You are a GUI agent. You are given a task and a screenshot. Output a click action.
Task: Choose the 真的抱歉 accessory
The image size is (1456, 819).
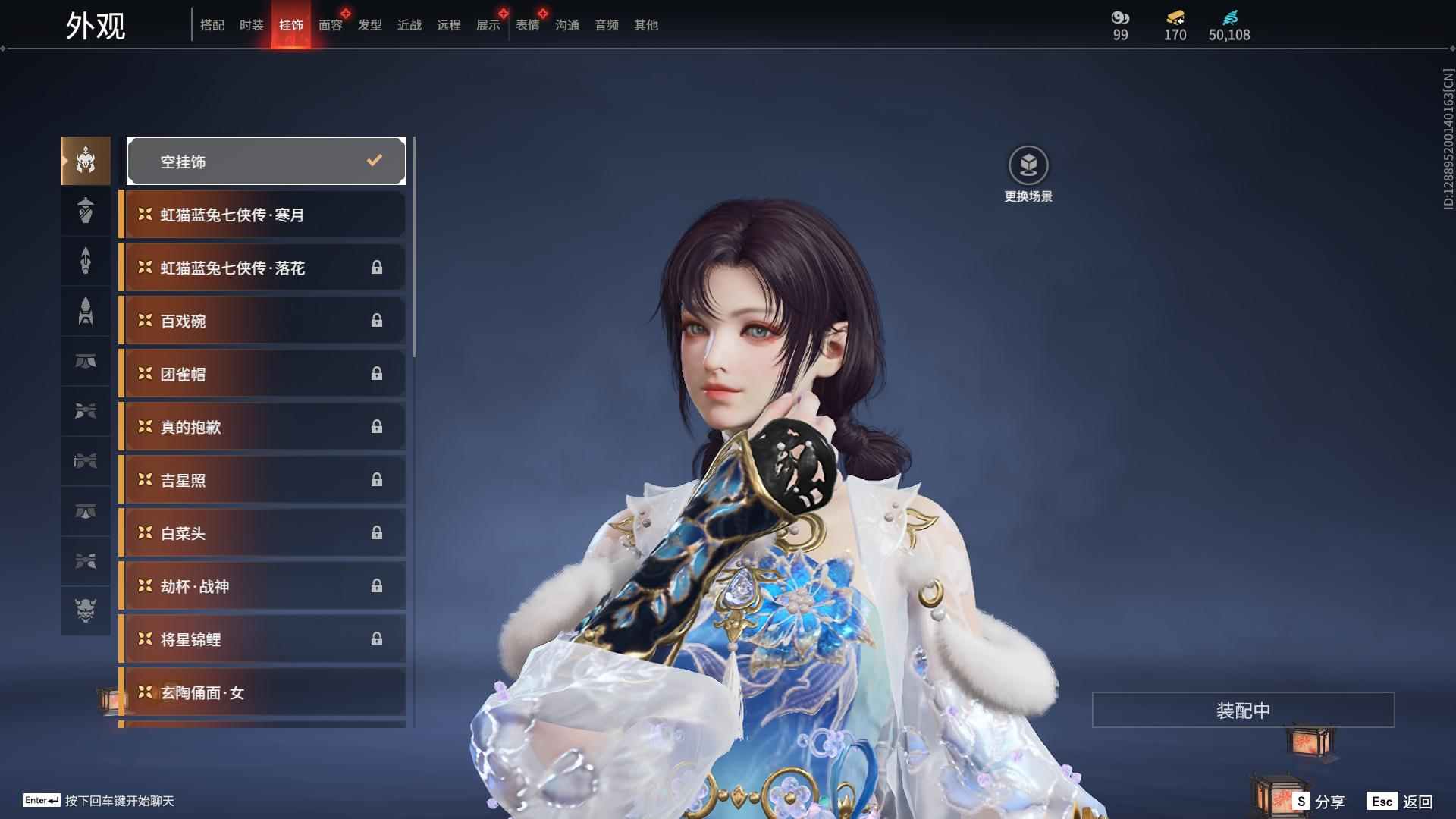pos(262,427)
